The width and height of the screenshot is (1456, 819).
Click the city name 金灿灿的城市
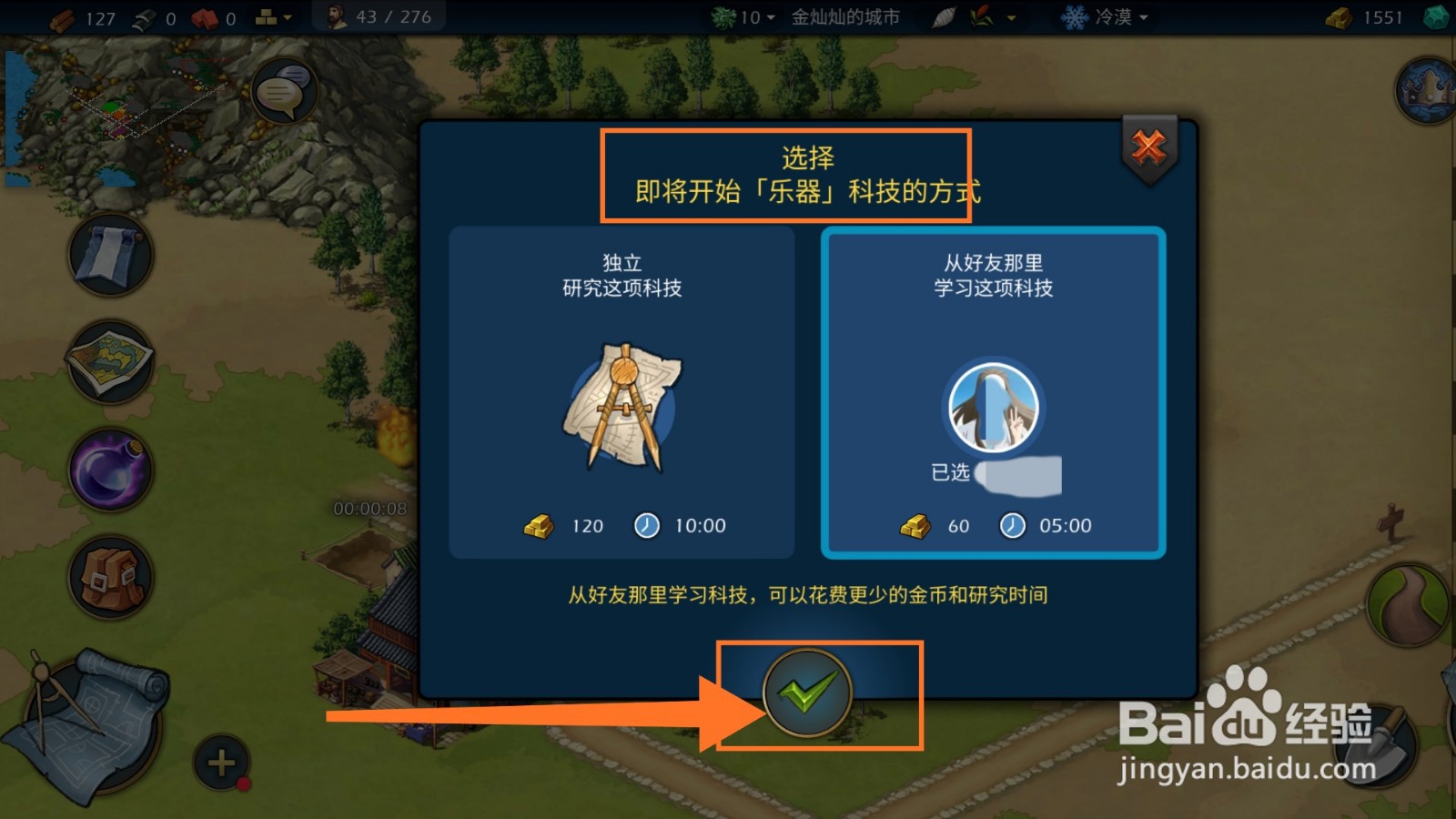[x=846, y=15]
